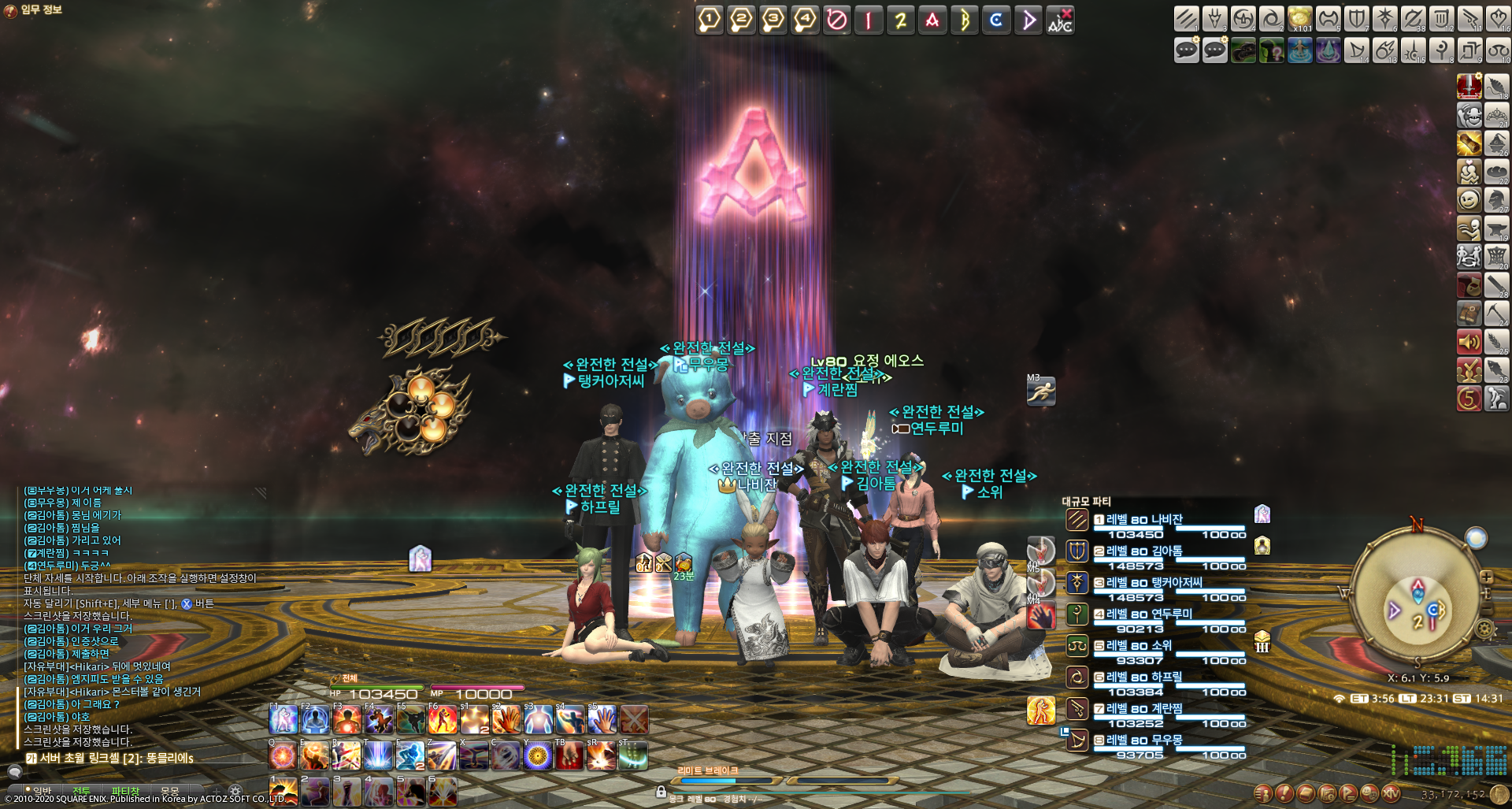Switch to the 파티챗 chat tab
Image resolution: width=1512 pixels, height=809 pixels.
click(x=125, y=791)
